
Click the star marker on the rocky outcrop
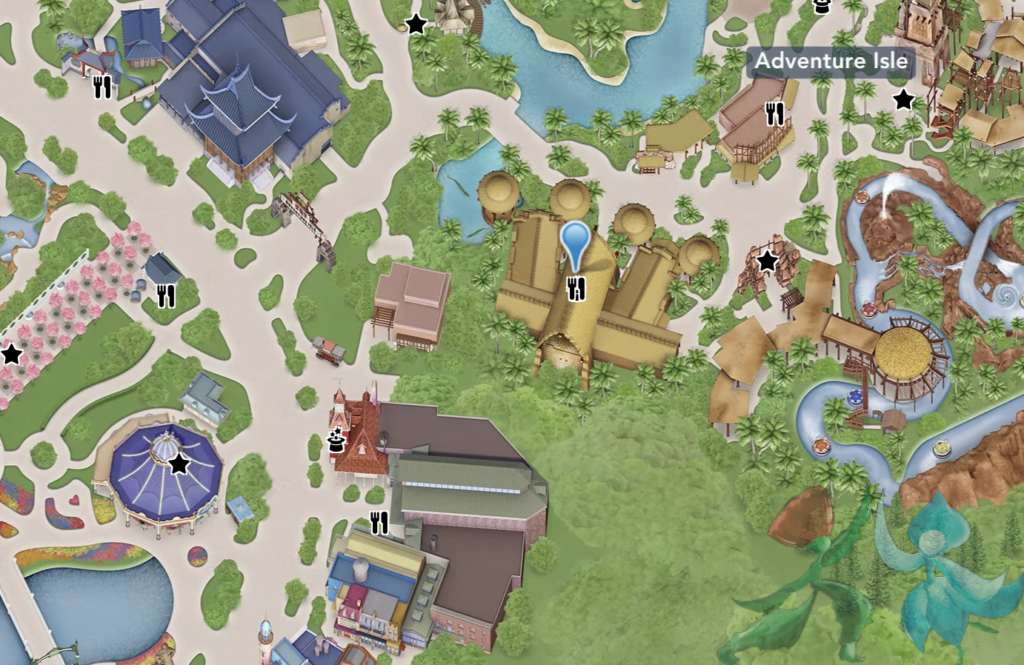click(x=767, y=261)
